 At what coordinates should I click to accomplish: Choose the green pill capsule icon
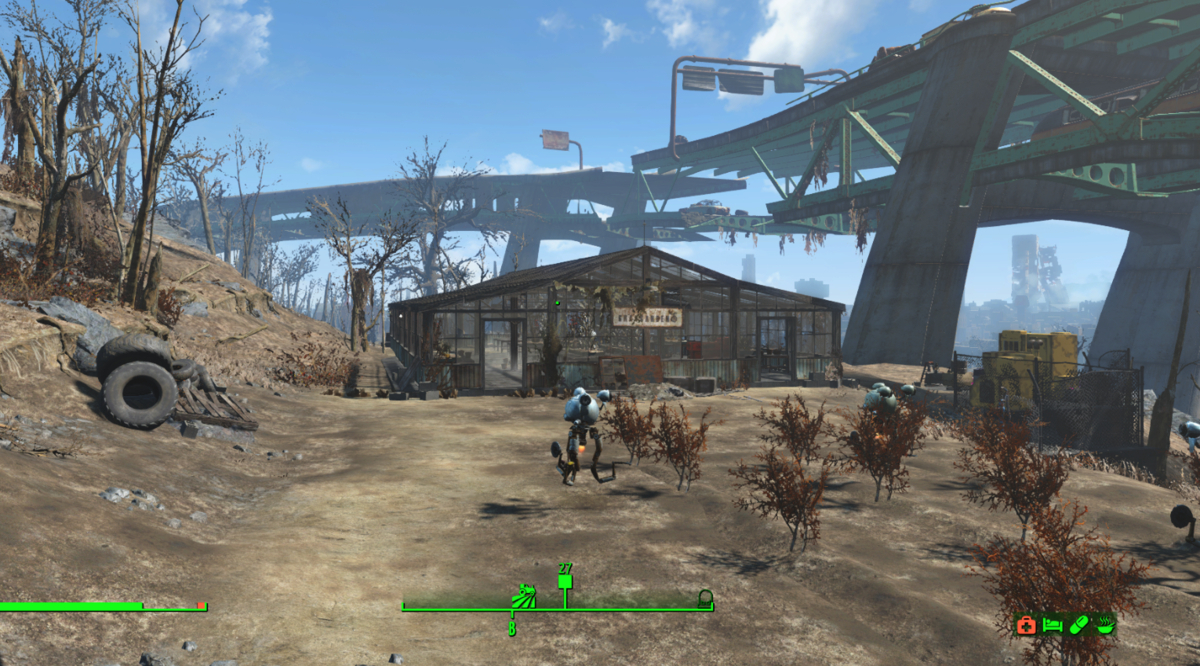tap(1078, 625)
